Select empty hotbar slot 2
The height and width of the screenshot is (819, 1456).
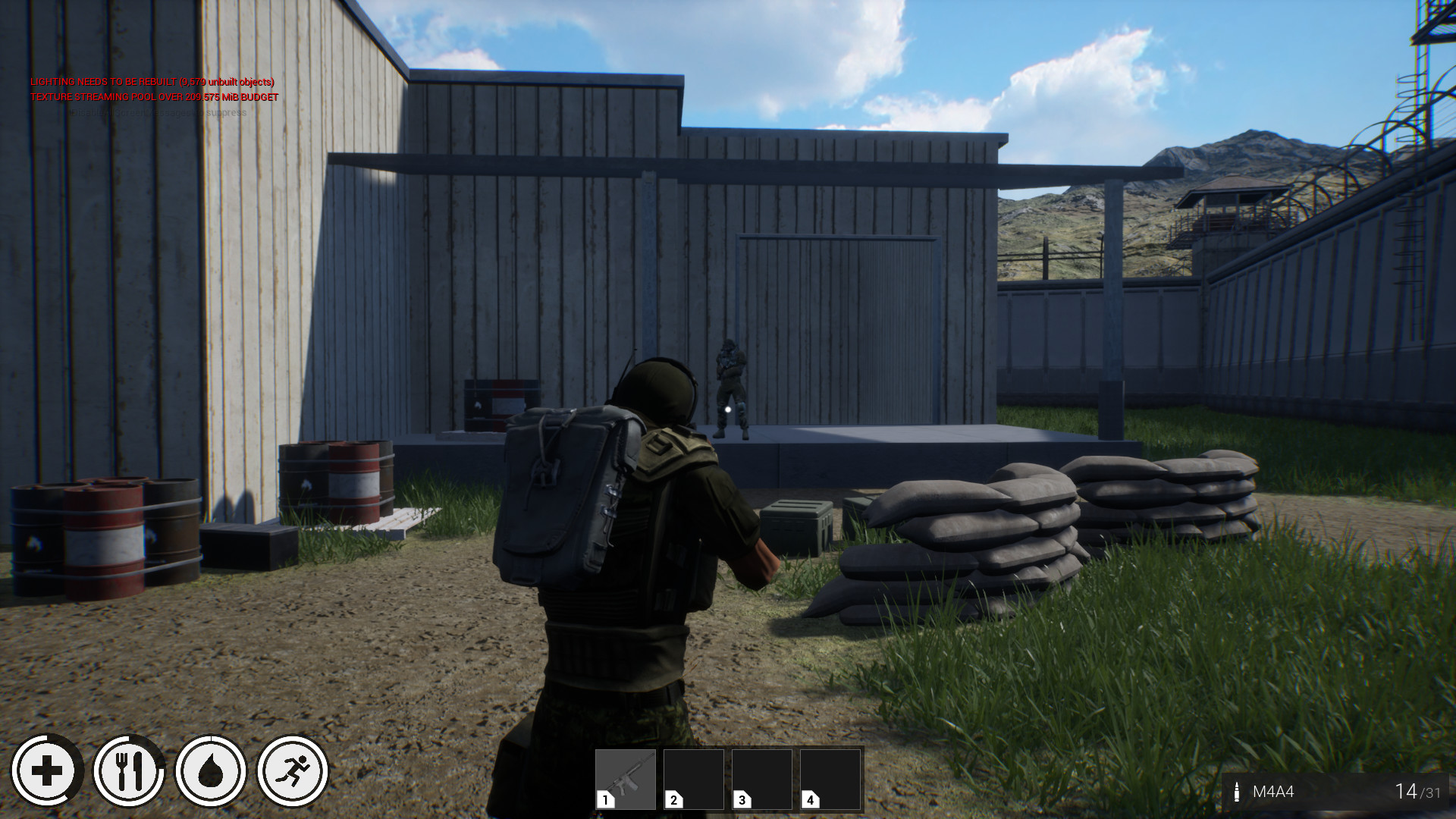click(692, 780)
